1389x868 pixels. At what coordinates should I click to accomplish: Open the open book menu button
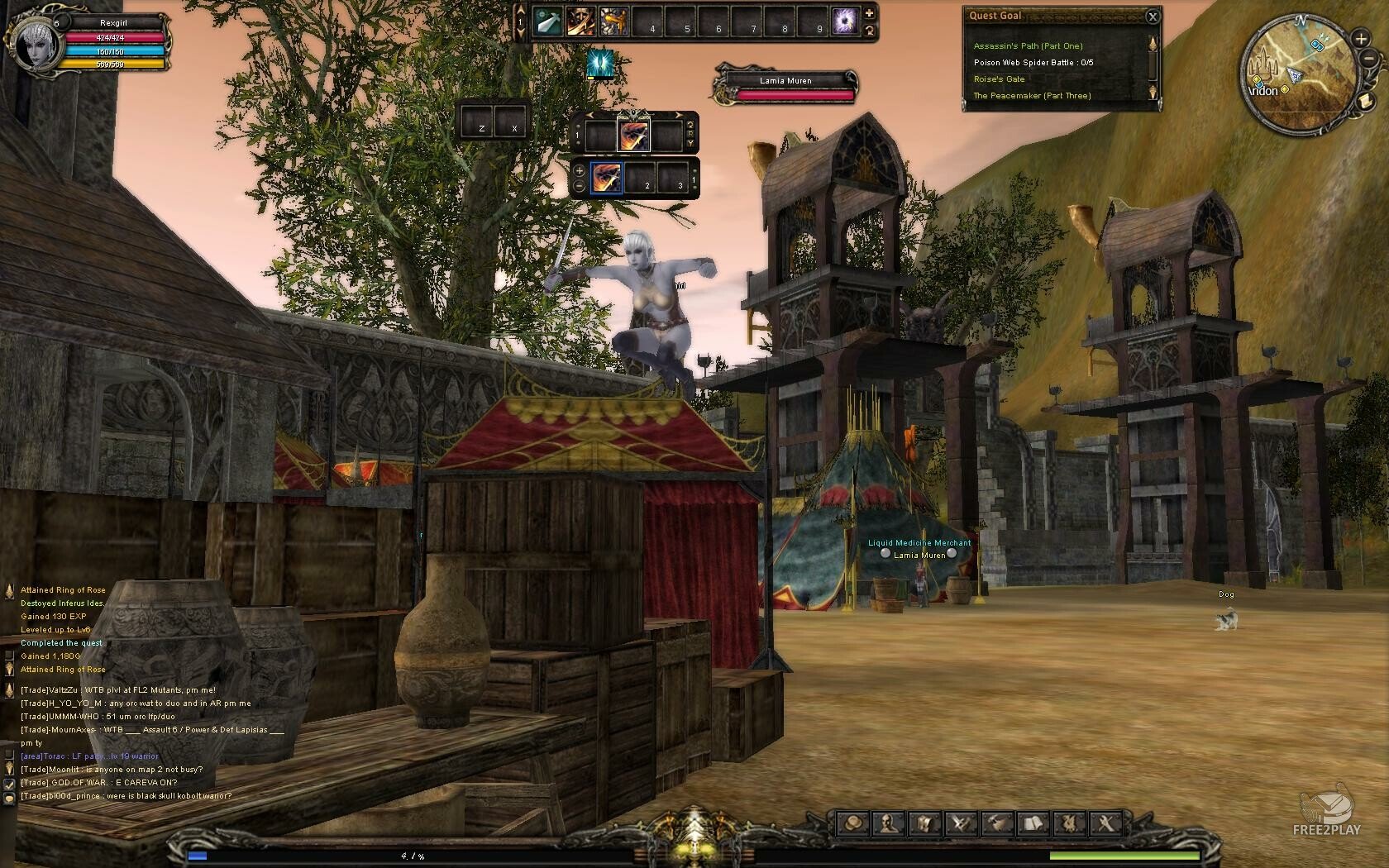pyautogui.click(x=1033, y=823)
